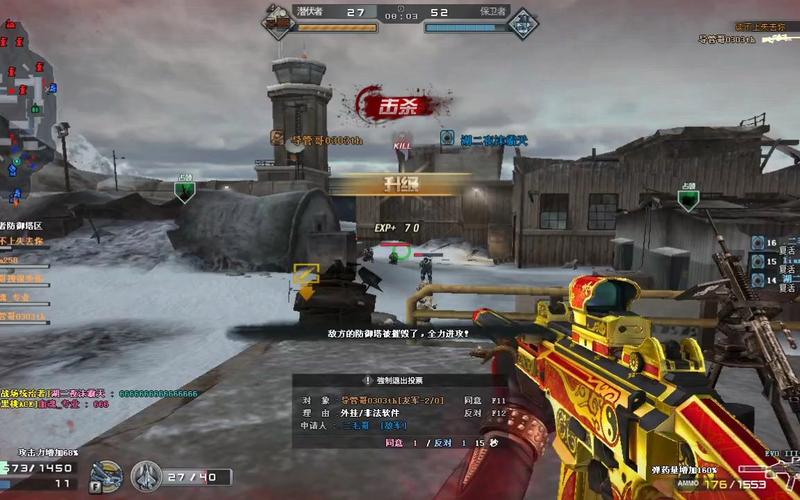This screenshot has width=800, height=500.
Task: Vote 同意 (agree) in the kick vote panel
Action: (x=472, y=400)
